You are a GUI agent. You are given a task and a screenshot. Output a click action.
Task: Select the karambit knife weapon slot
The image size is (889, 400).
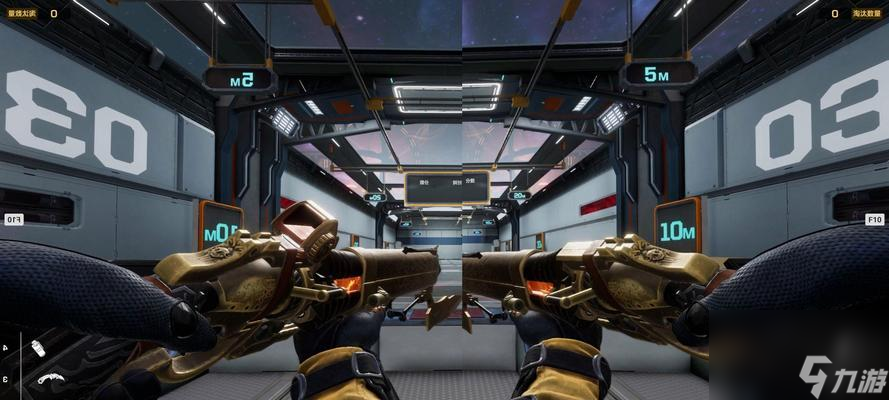click(50, 379)
